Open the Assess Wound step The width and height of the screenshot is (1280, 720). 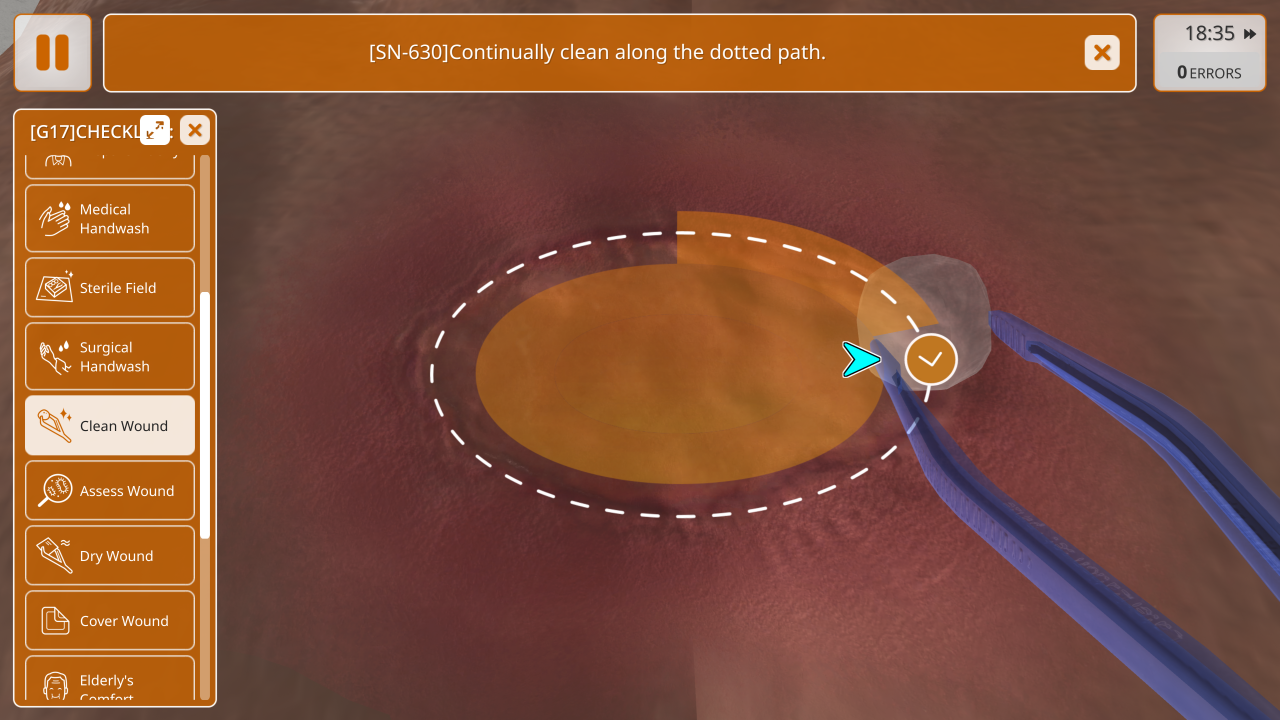110,491
